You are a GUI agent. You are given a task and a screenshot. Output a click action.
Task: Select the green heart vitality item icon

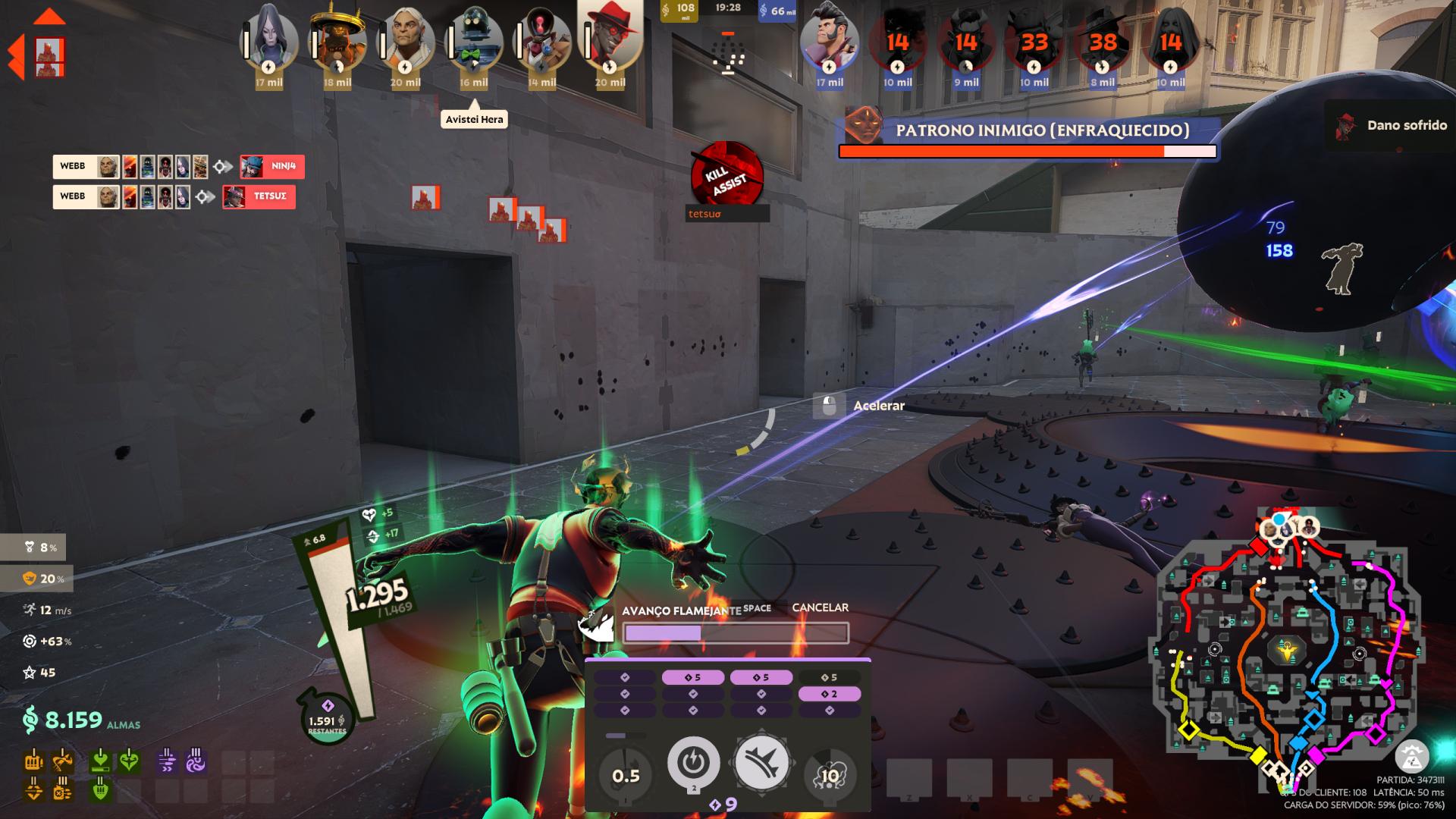(130, 760)
